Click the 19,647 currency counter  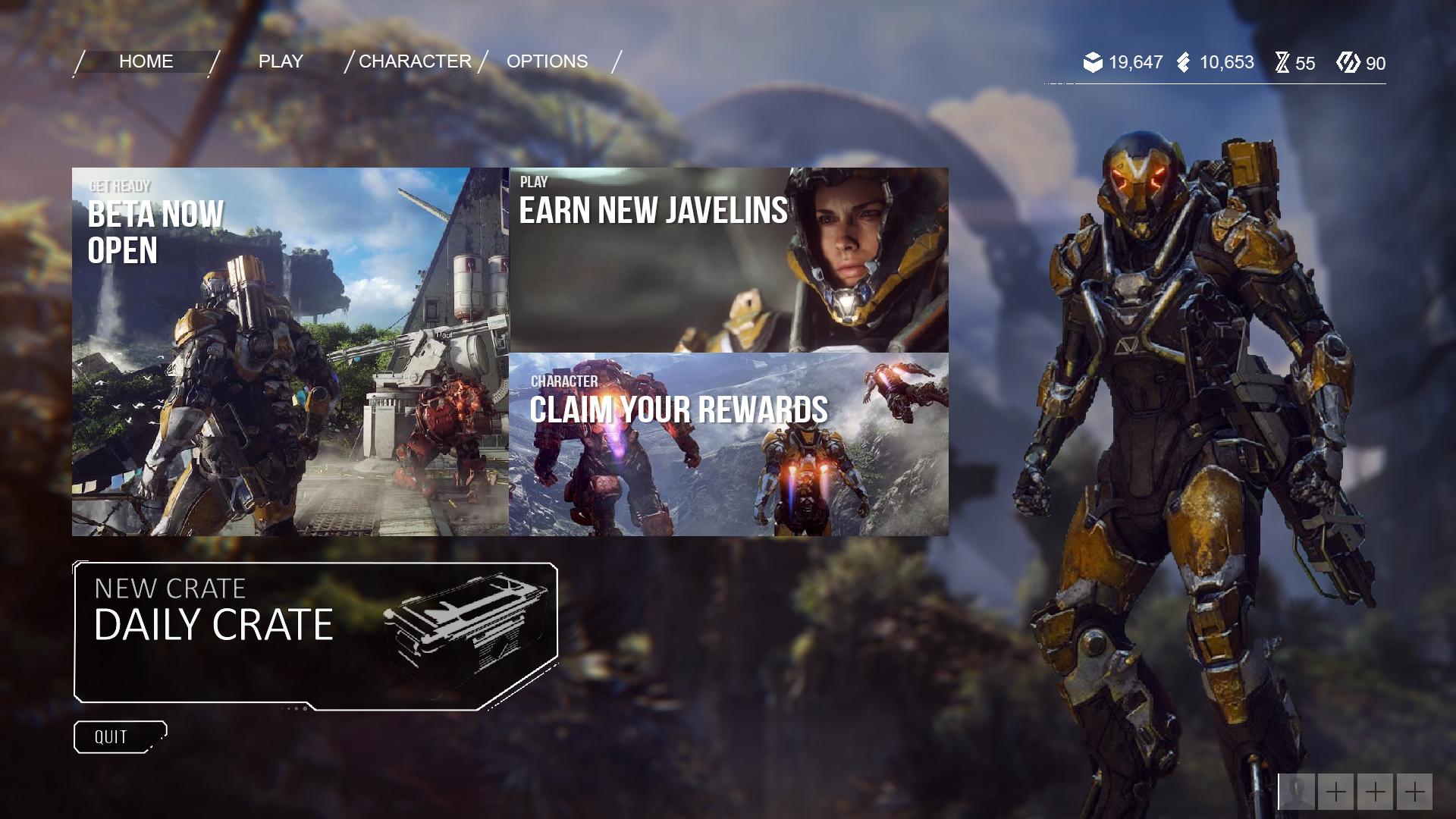click(1135, 62)
